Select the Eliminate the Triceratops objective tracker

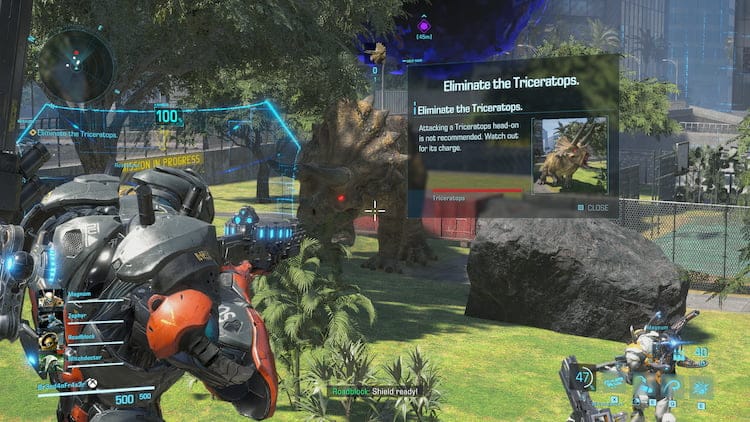tap(73, 133)
